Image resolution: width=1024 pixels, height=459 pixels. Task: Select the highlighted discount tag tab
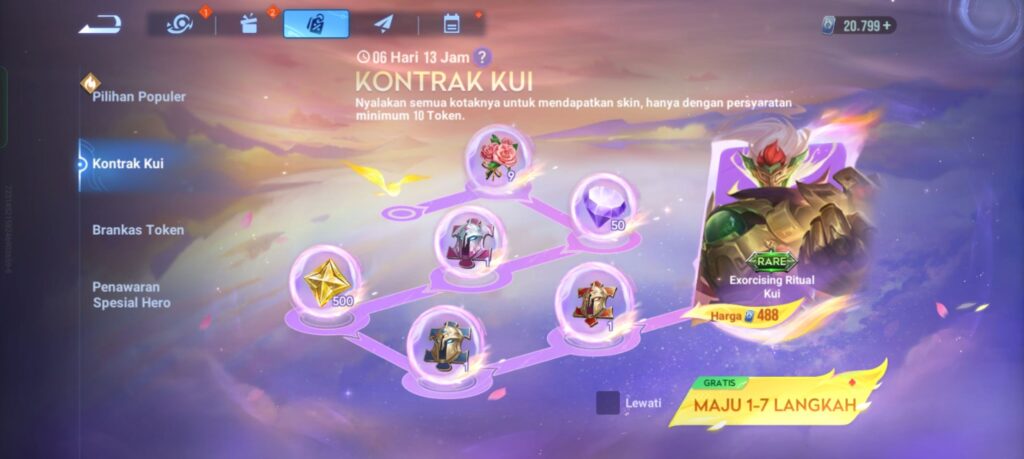316,24
